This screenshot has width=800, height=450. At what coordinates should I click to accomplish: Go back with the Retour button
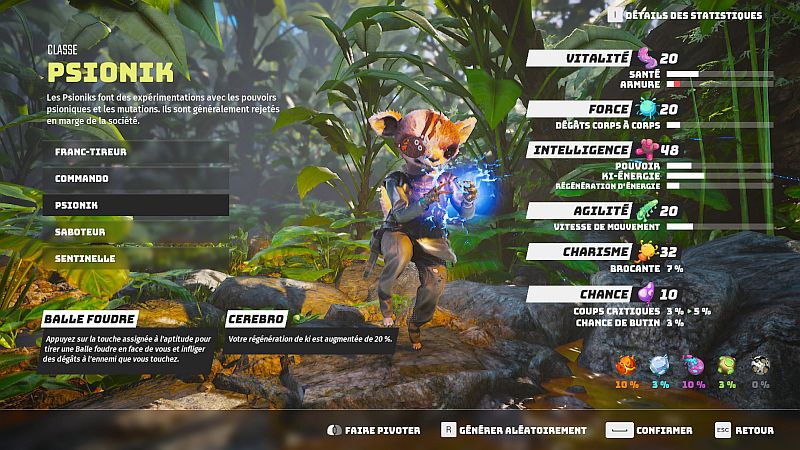[745, 430]
